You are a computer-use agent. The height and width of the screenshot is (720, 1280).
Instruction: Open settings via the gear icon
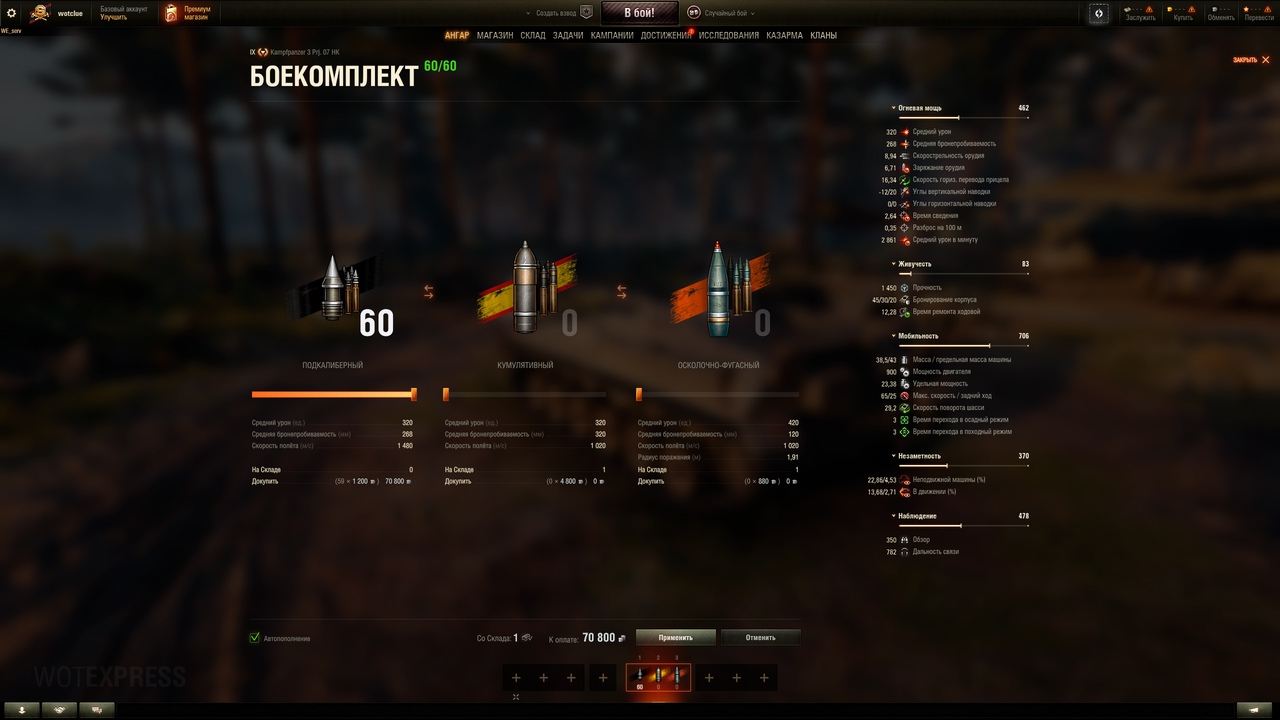pos(12,13)
